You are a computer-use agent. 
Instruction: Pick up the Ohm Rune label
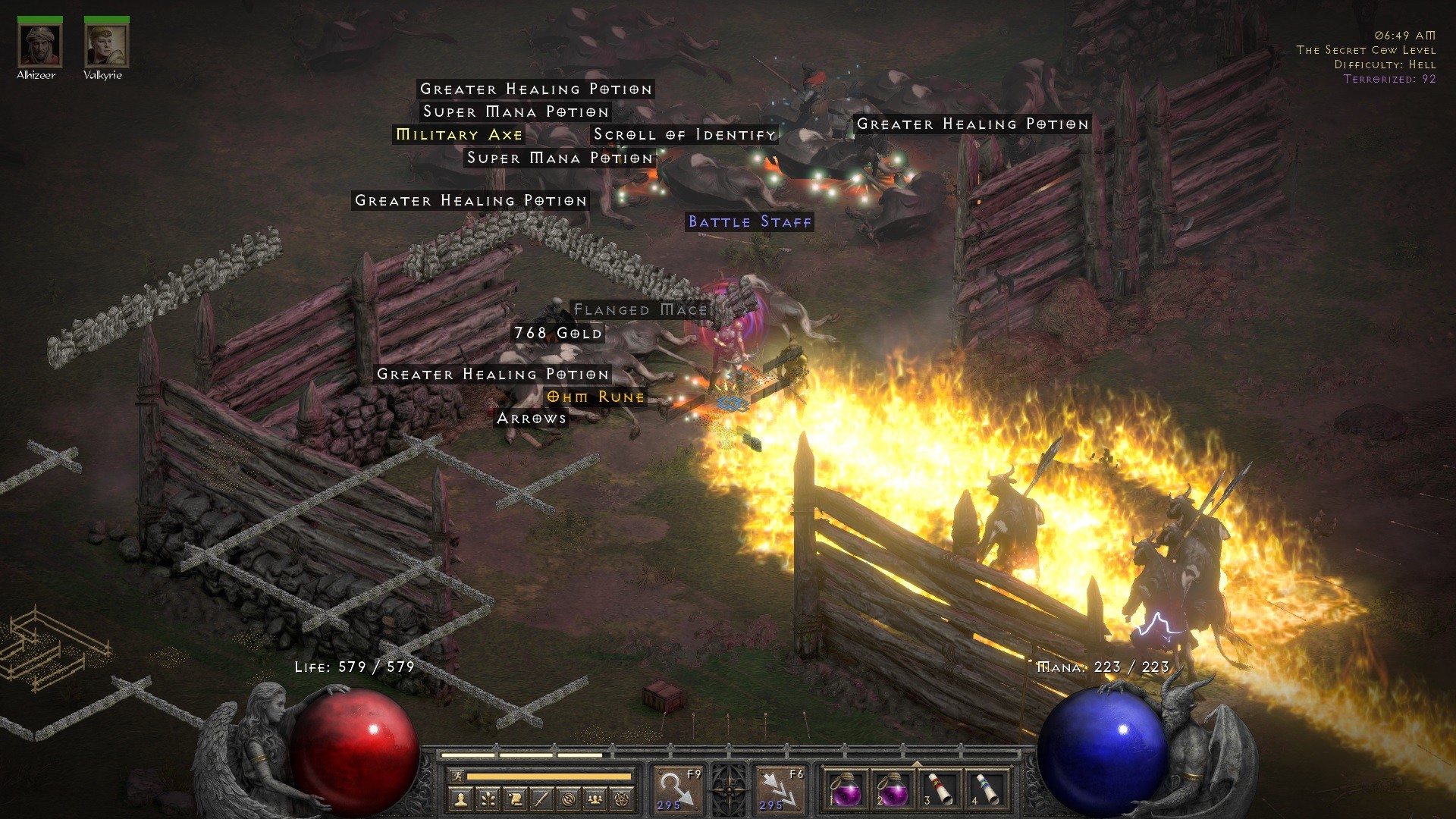click(595, 397)
